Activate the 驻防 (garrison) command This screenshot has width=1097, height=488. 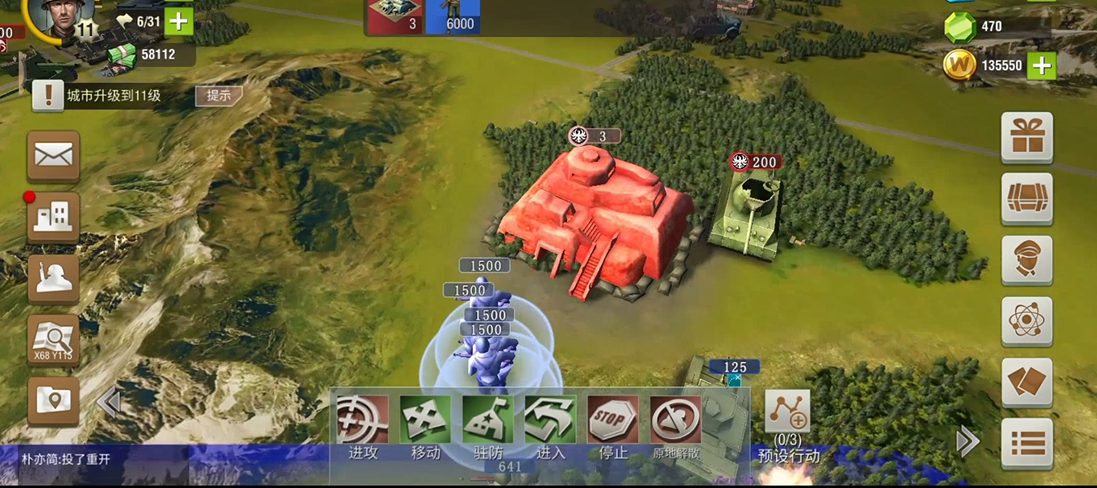point(487,421)
